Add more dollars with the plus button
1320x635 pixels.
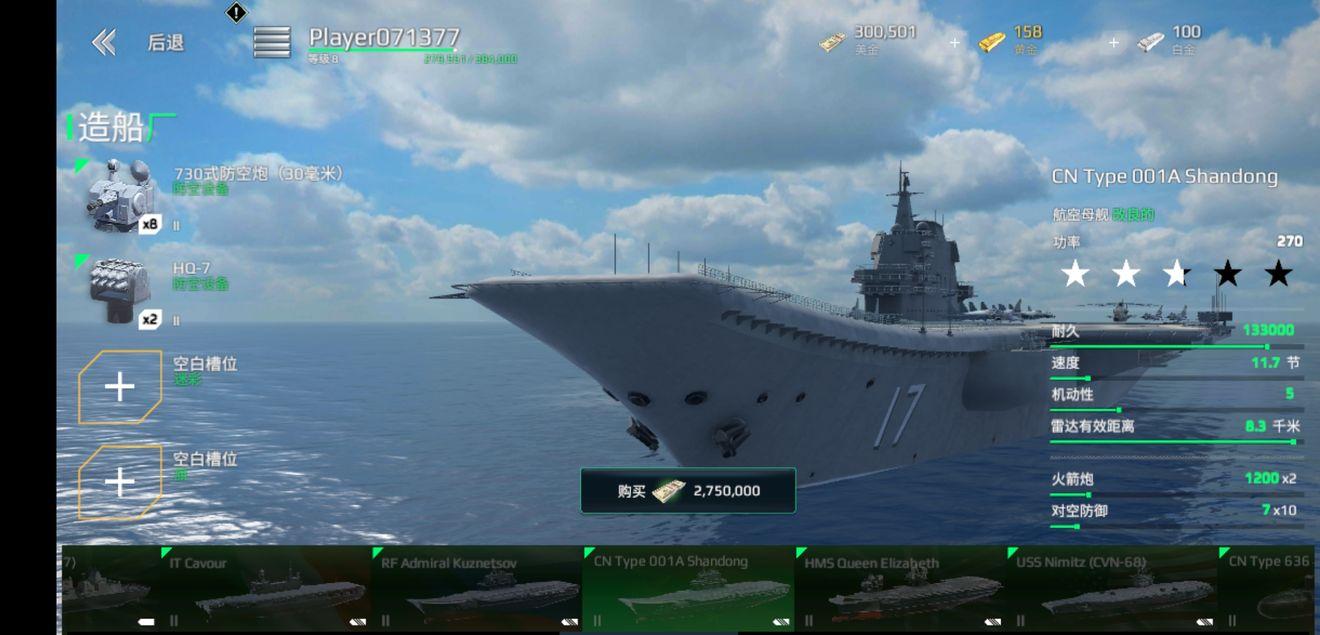pyautogui.click(x=954, y=43)
